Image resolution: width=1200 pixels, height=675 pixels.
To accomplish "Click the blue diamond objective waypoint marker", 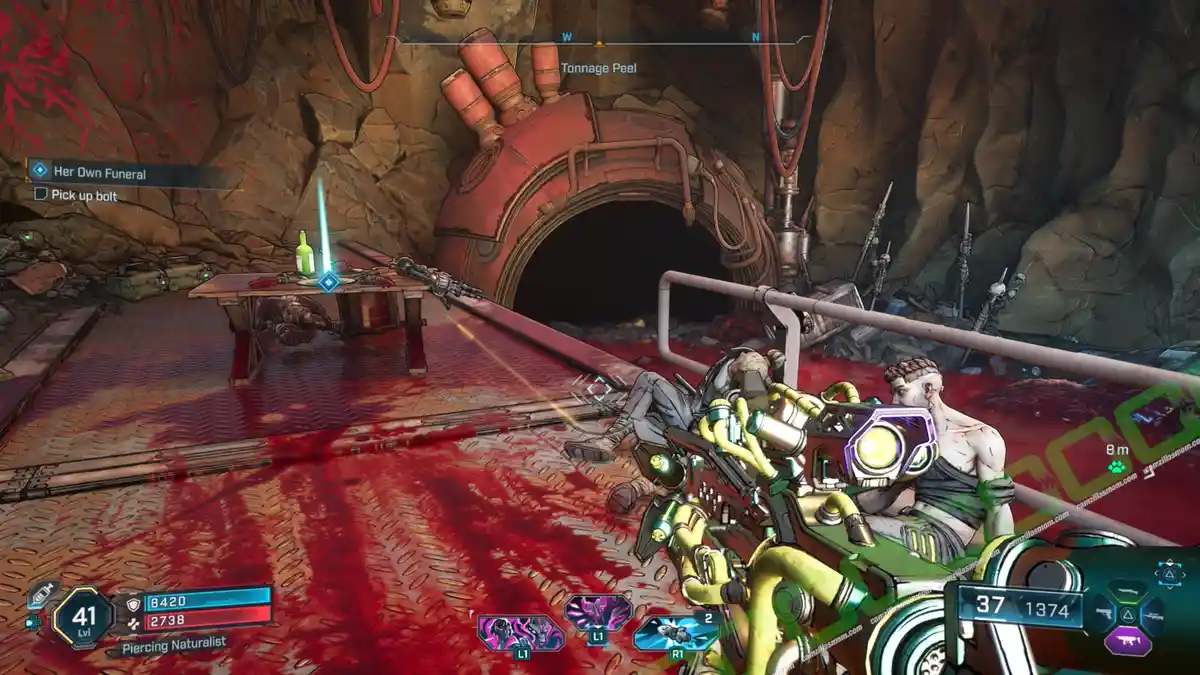I will click(x=327, y=283).
